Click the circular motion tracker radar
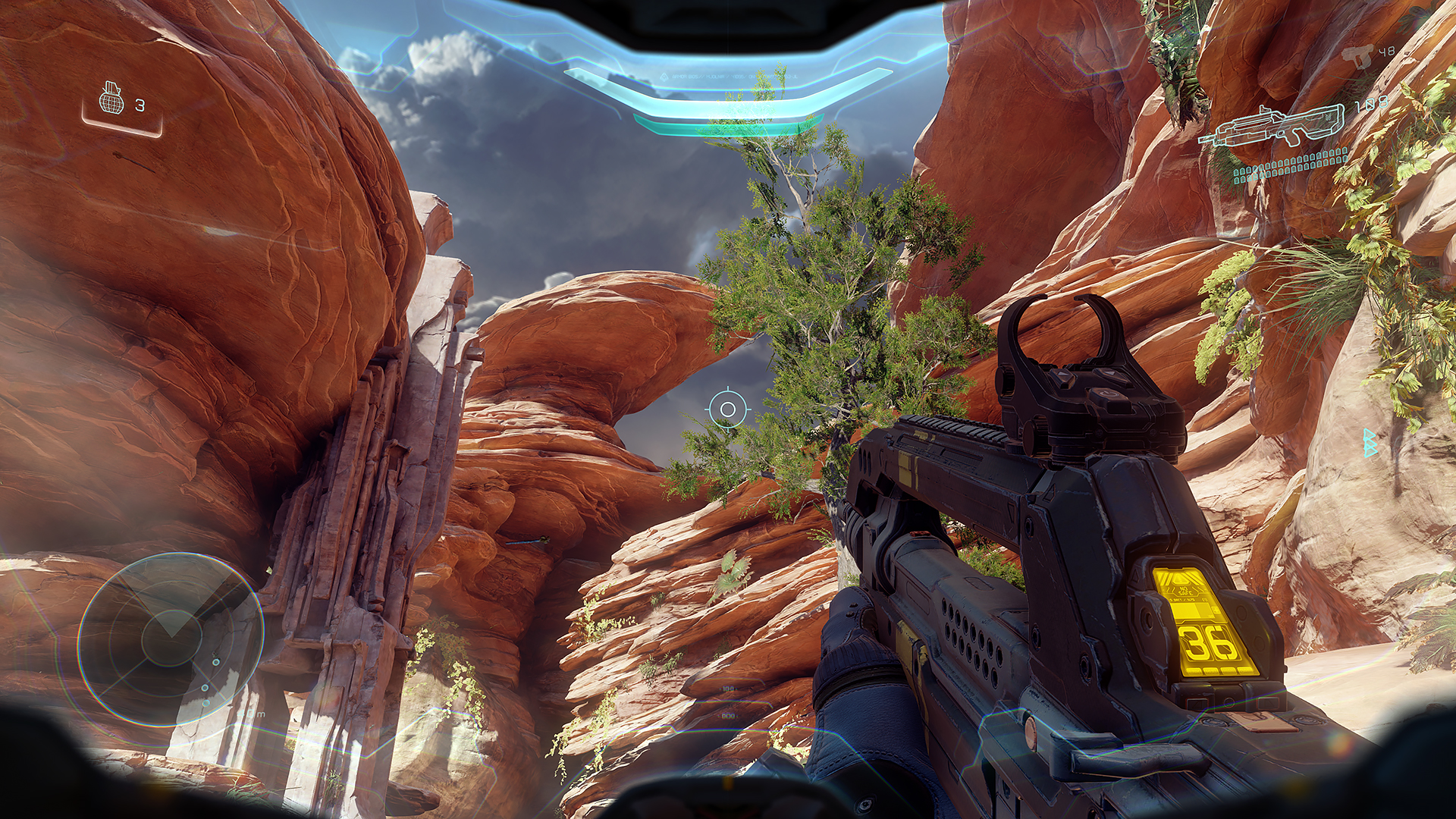1456x819 pixels. 171,639
